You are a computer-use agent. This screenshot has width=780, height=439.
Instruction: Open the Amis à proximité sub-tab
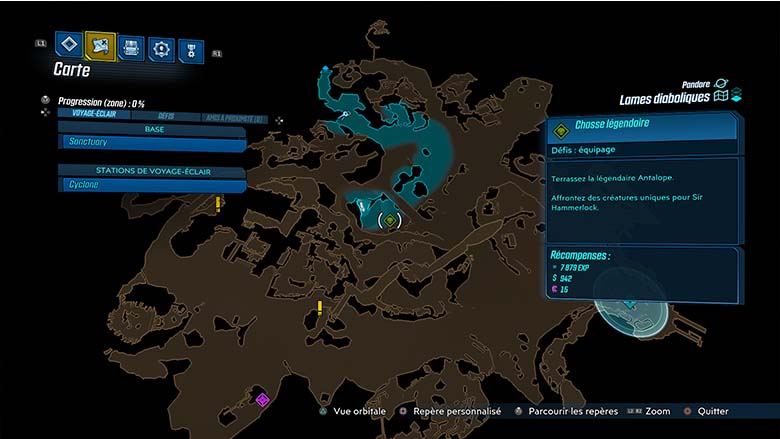point(236,118)
